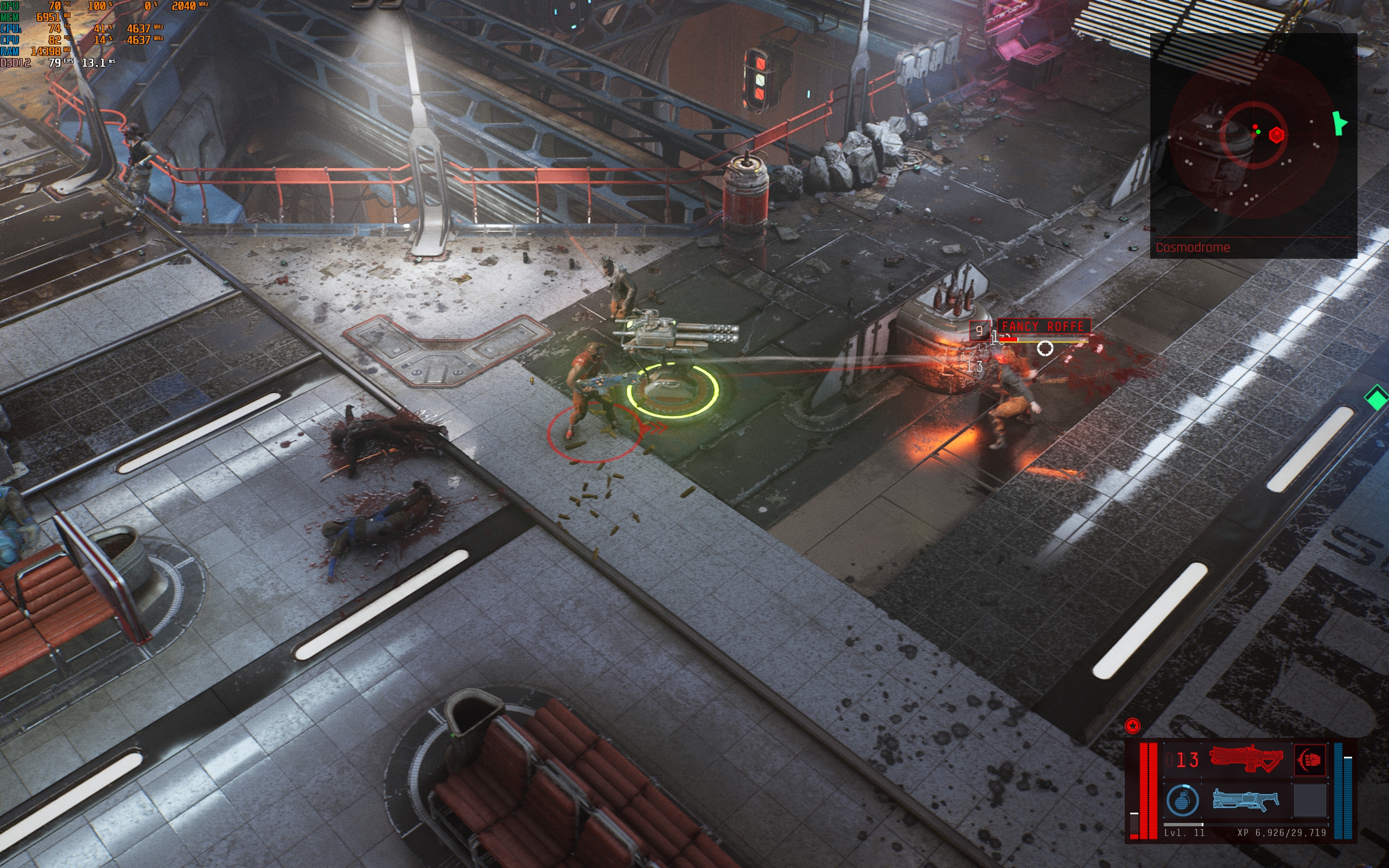Activate the red fist punch augmentation

click(x=1310, y=759)
